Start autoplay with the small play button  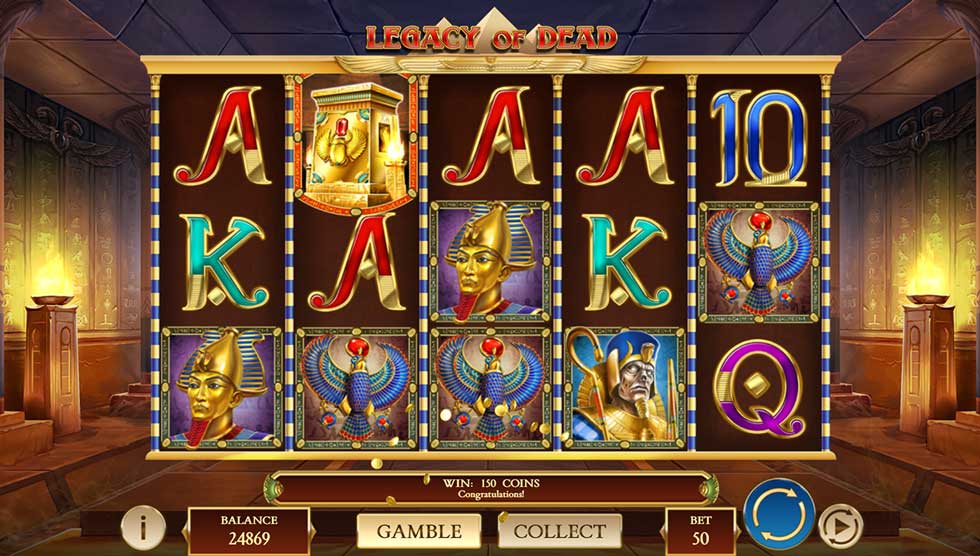[839, 525]
